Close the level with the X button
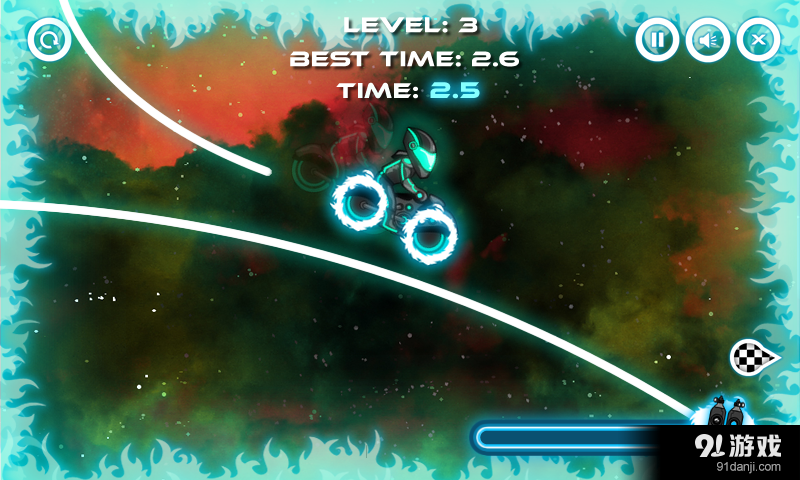800x480 pixels. (758, 40)
